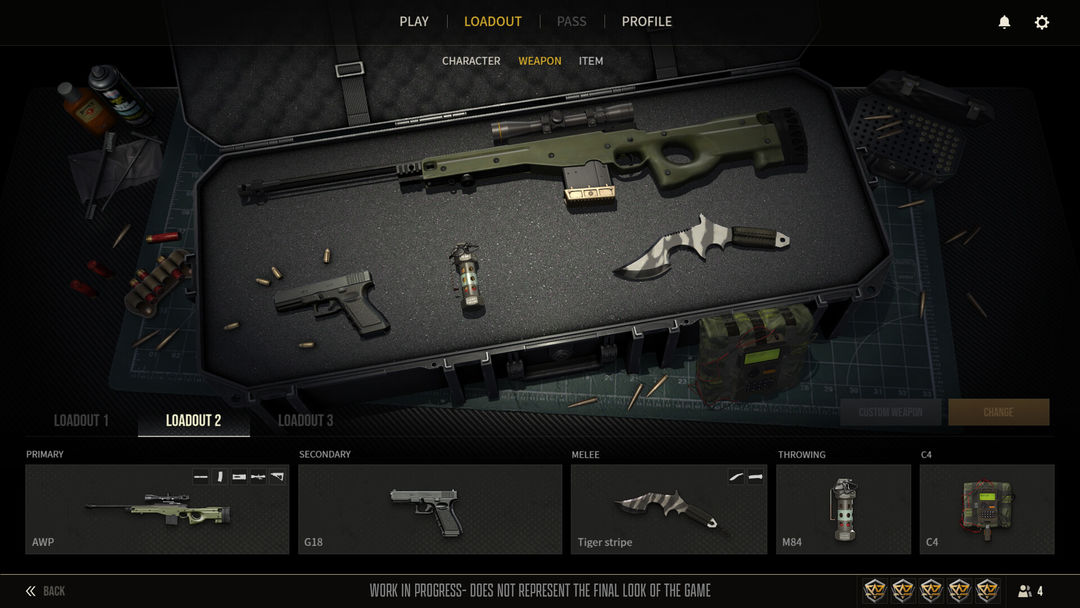Open the settings gear
The width and height of the screenshot is (1080, 608).
coord(1042,22)
